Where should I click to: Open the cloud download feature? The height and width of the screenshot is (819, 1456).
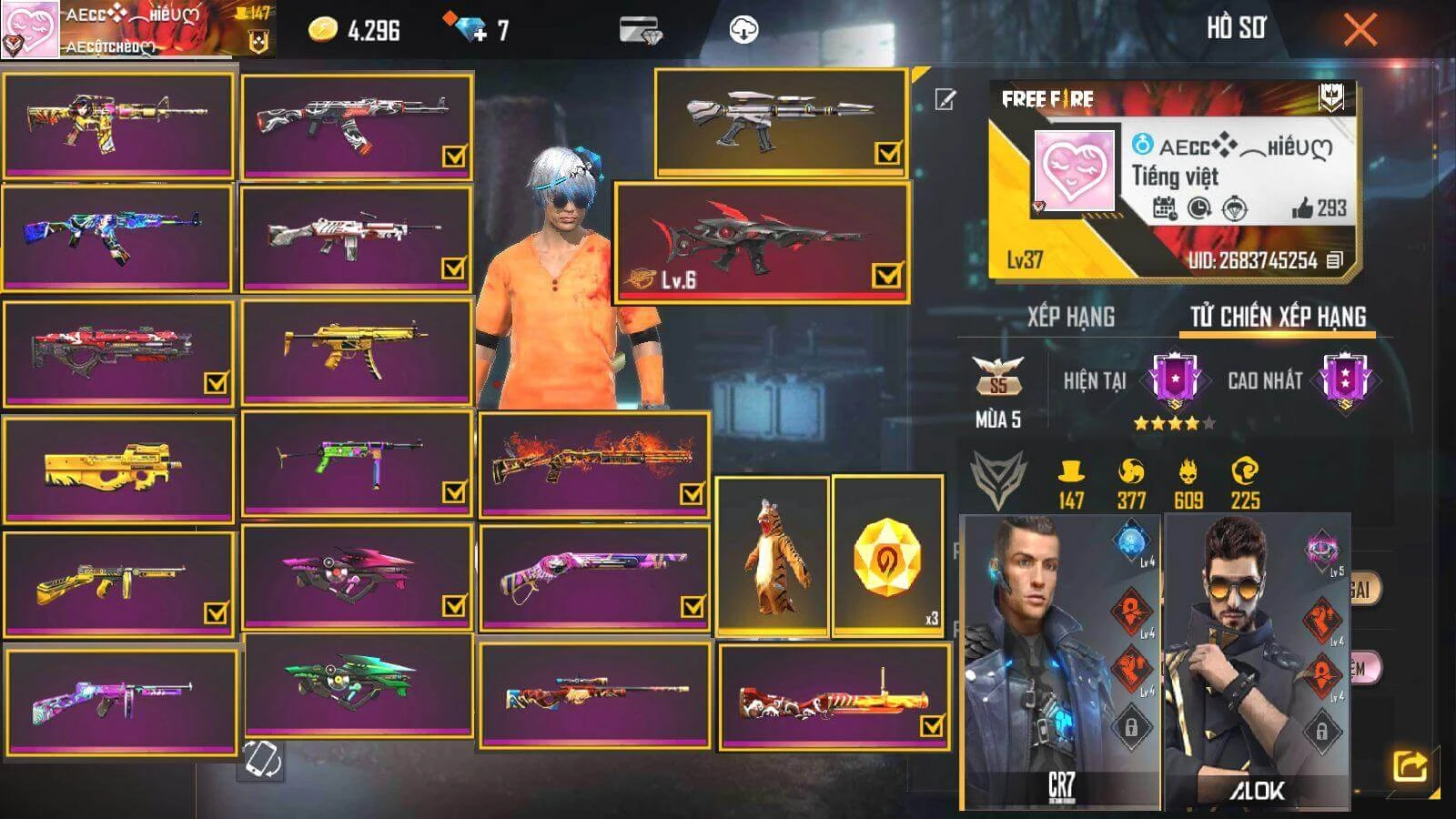pos(744,29)
